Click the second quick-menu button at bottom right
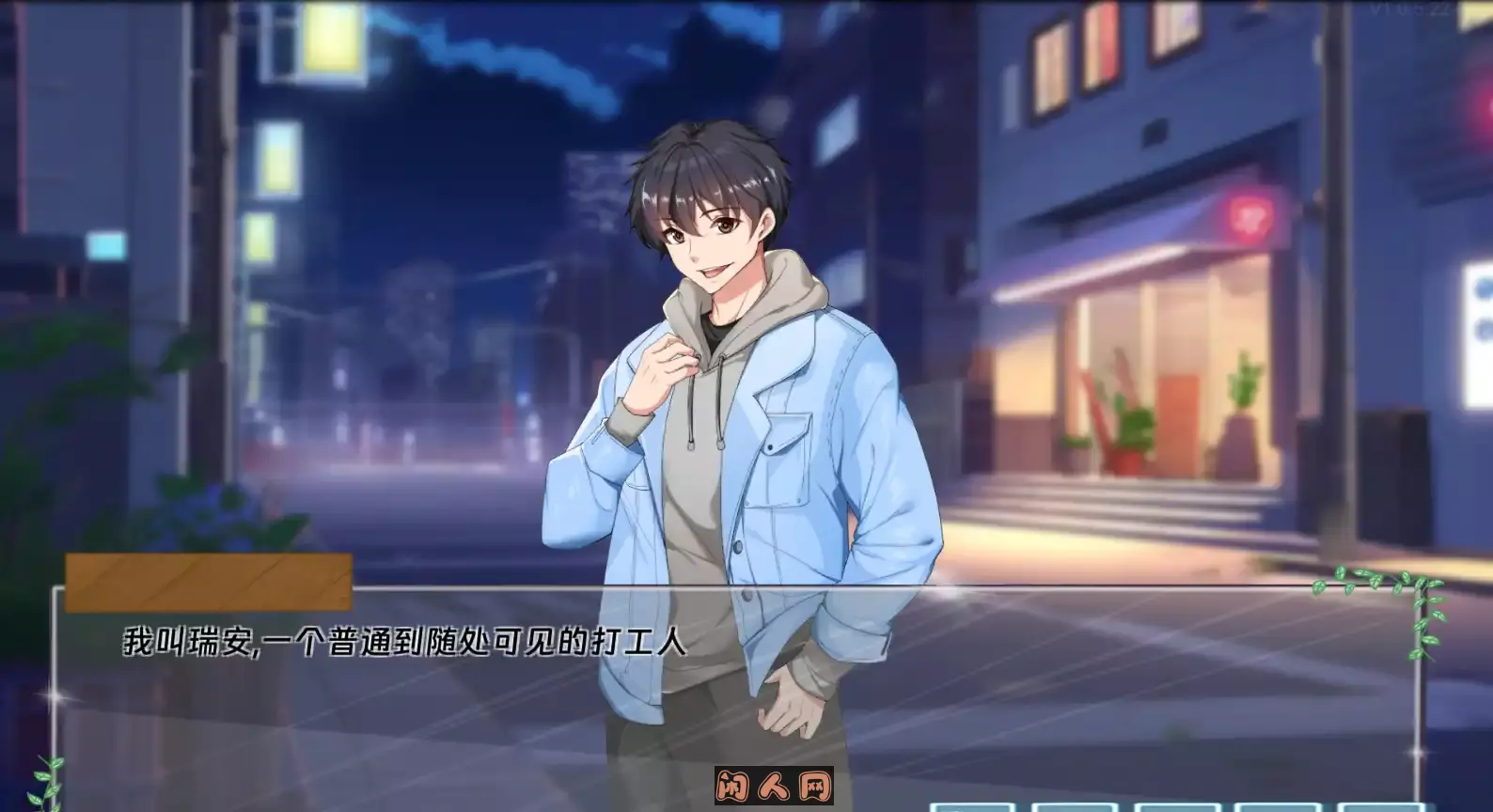The height and width of the screenshot is (812, 1493). [x=1075, y=806]
